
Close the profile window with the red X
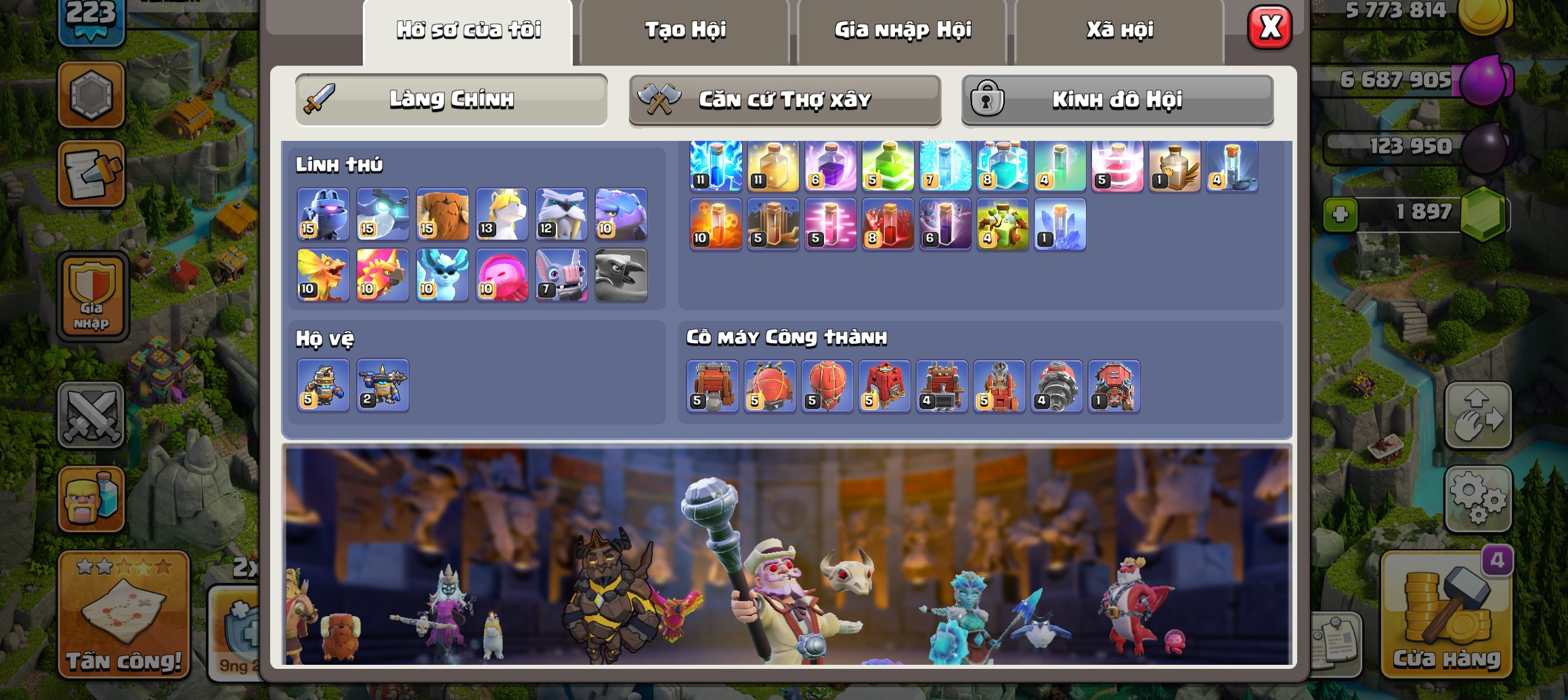click(x=1269, y=28)
